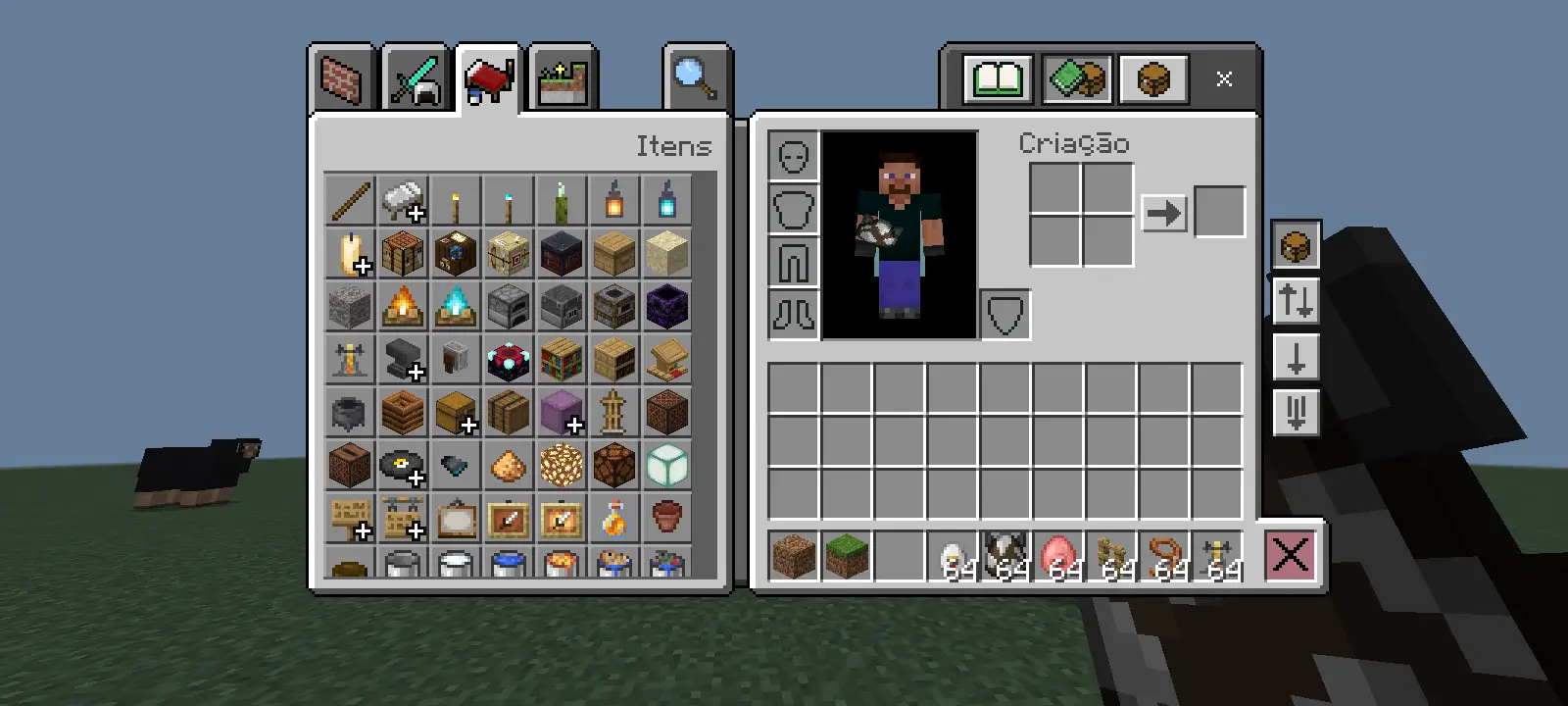
Task: Pick the stick from the item grid
Action: click(350, 200)
